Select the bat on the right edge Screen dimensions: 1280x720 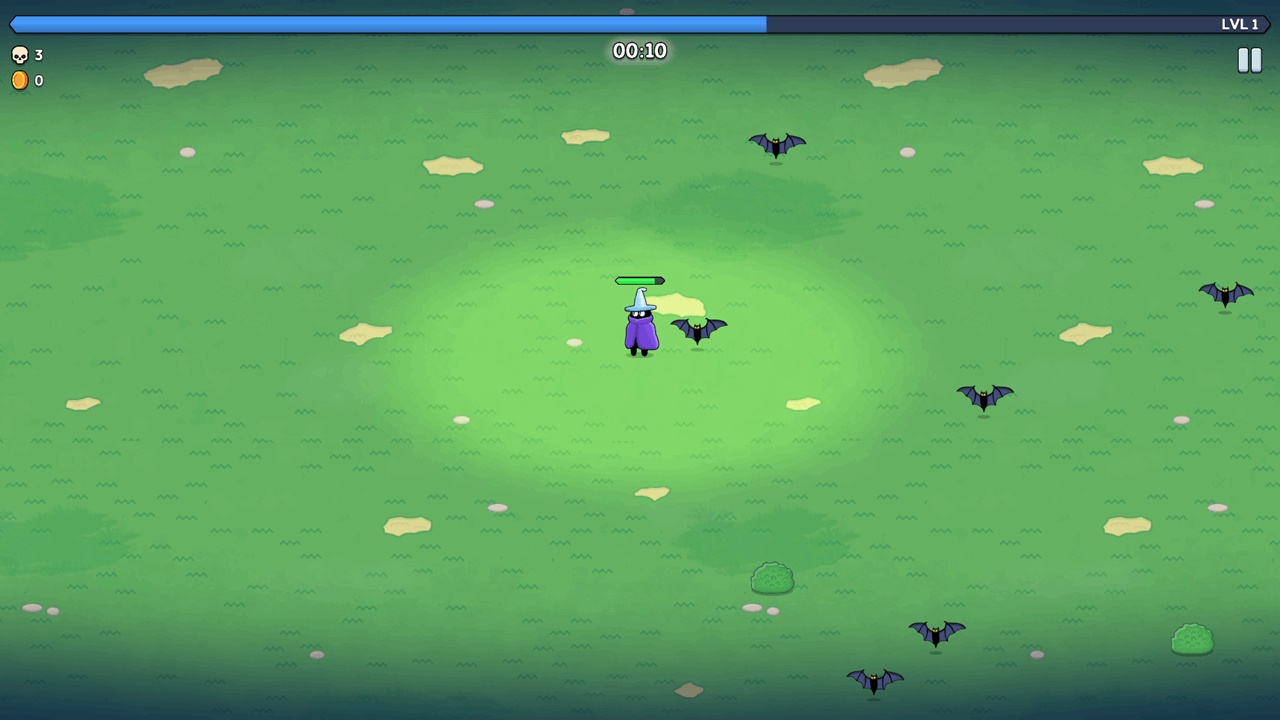pos(1226,292)
